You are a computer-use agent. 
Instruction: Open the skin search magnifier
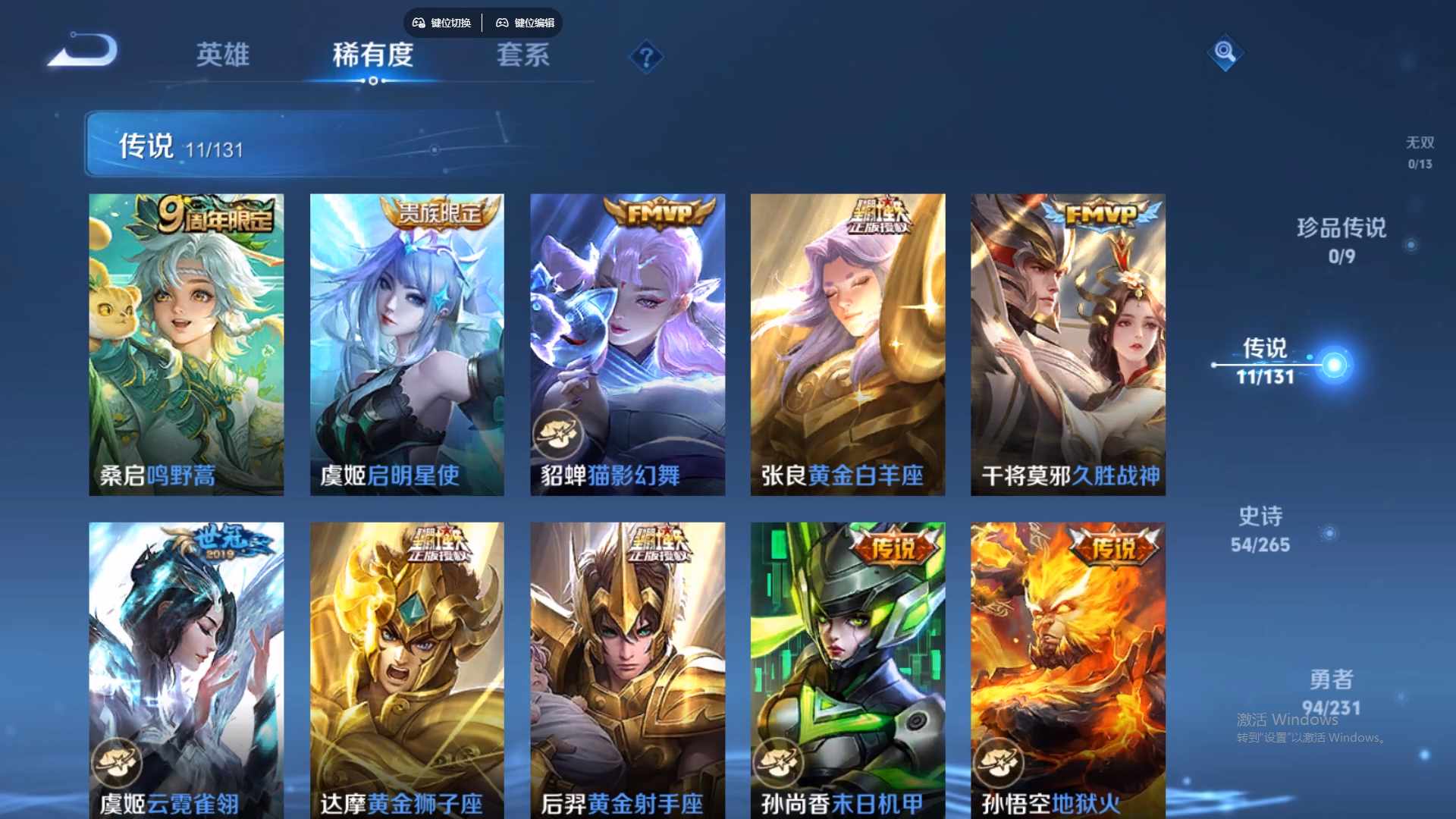coord(1224,54)
